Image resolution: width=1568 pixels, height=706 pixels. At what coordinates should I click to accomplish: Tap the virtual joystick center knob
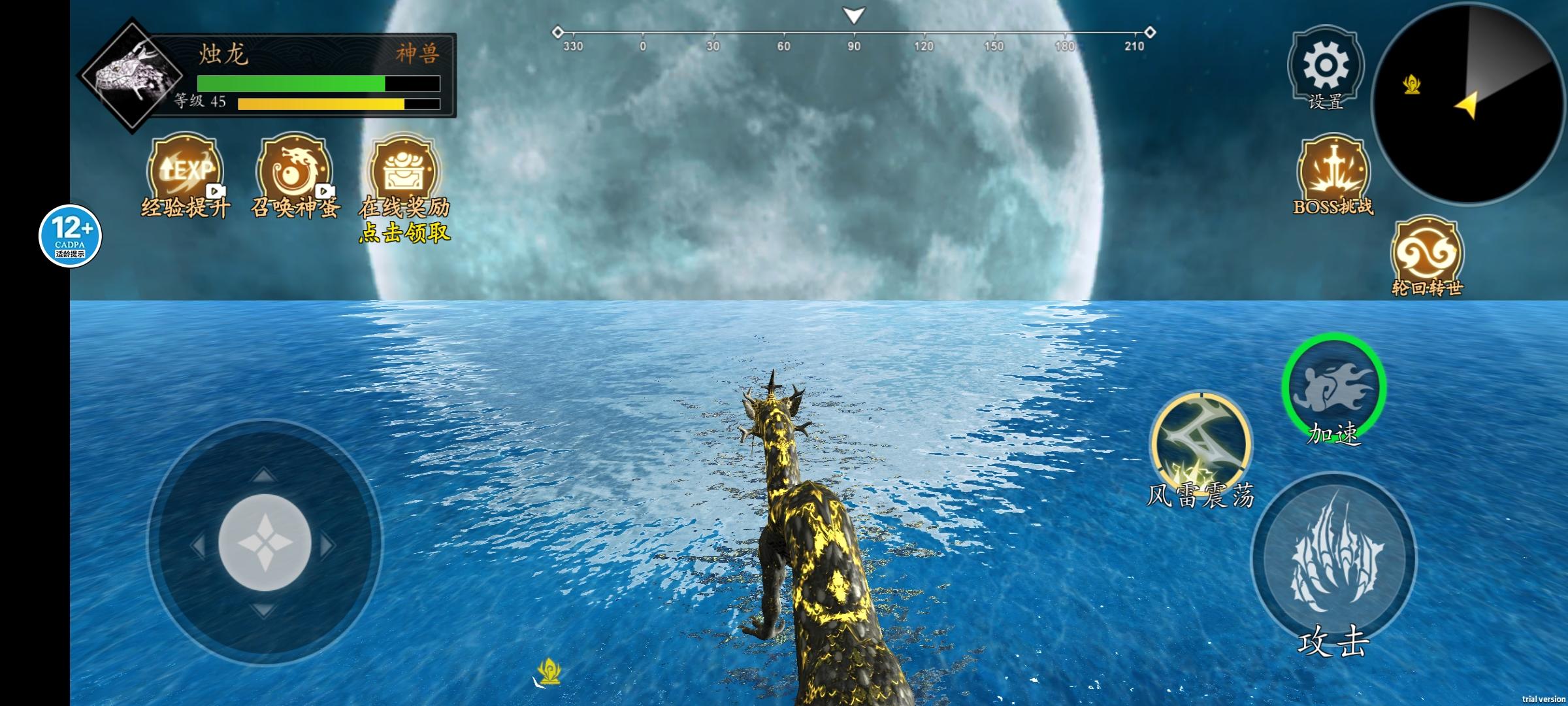click(x=265, y=543)
